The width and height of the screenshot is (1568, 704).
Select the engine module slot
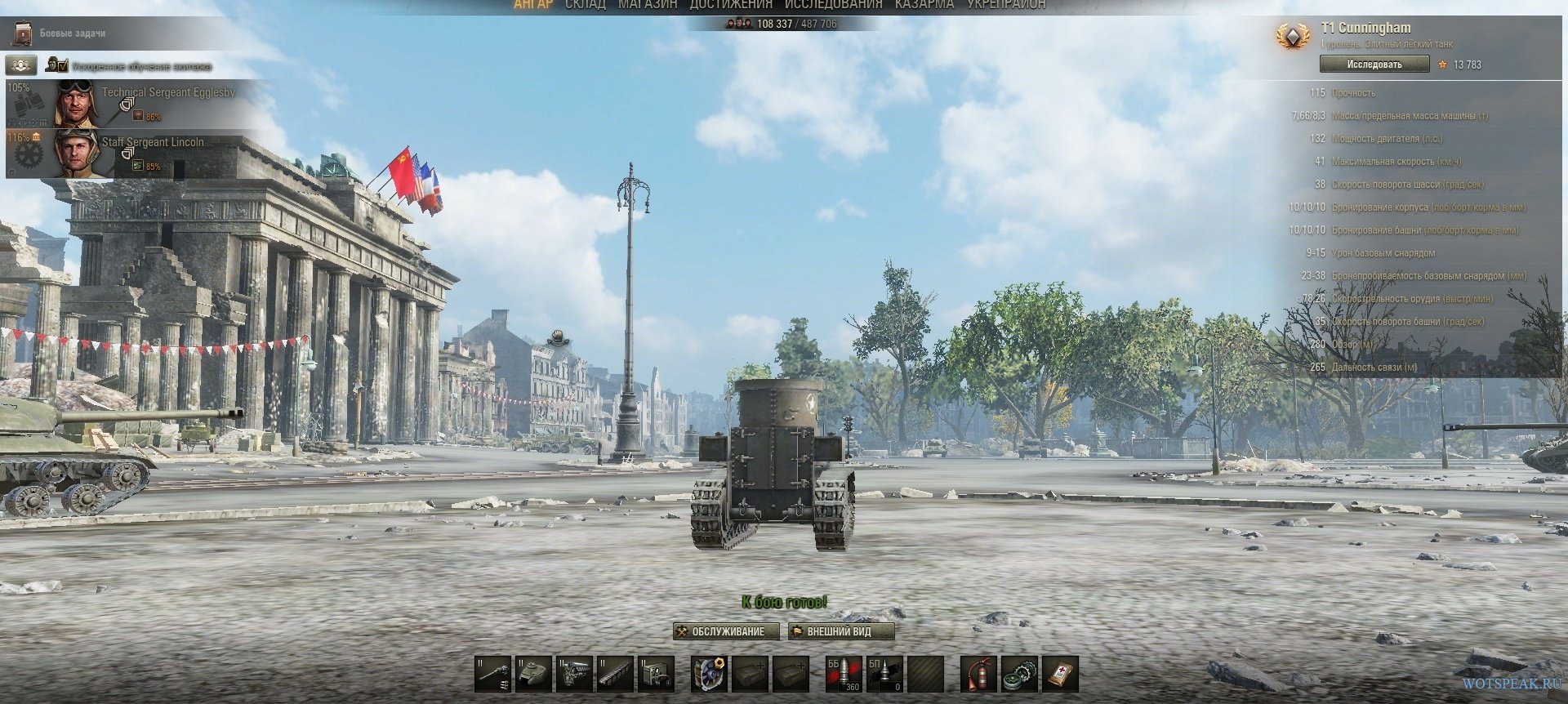pyautogui.click(x=575, y=674)
